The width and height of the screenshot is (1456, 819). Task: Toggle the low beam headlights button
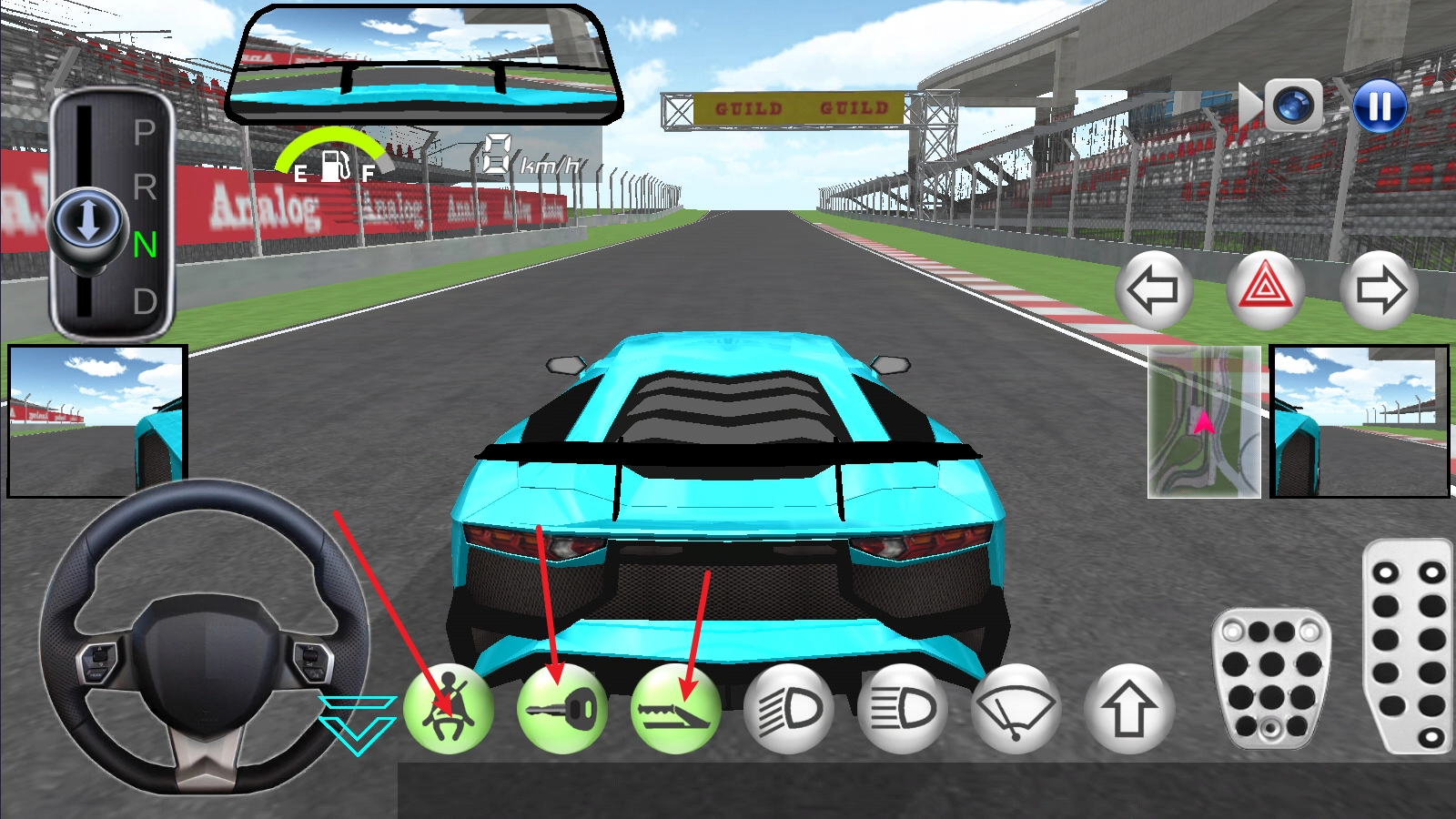click(789, 709)
